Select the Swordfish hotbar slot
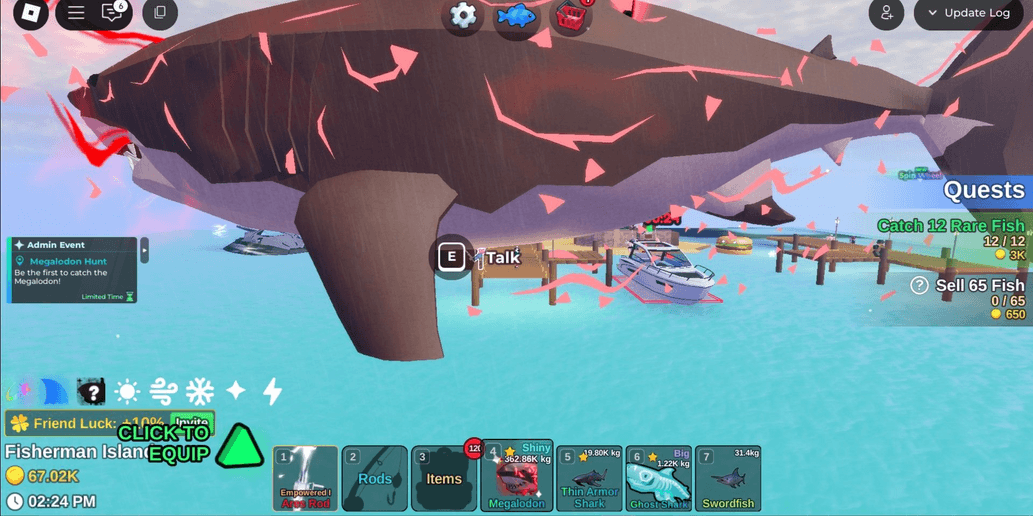This screenshot has height=516, width=1033. pyautogui.click(x=728, y=479)
